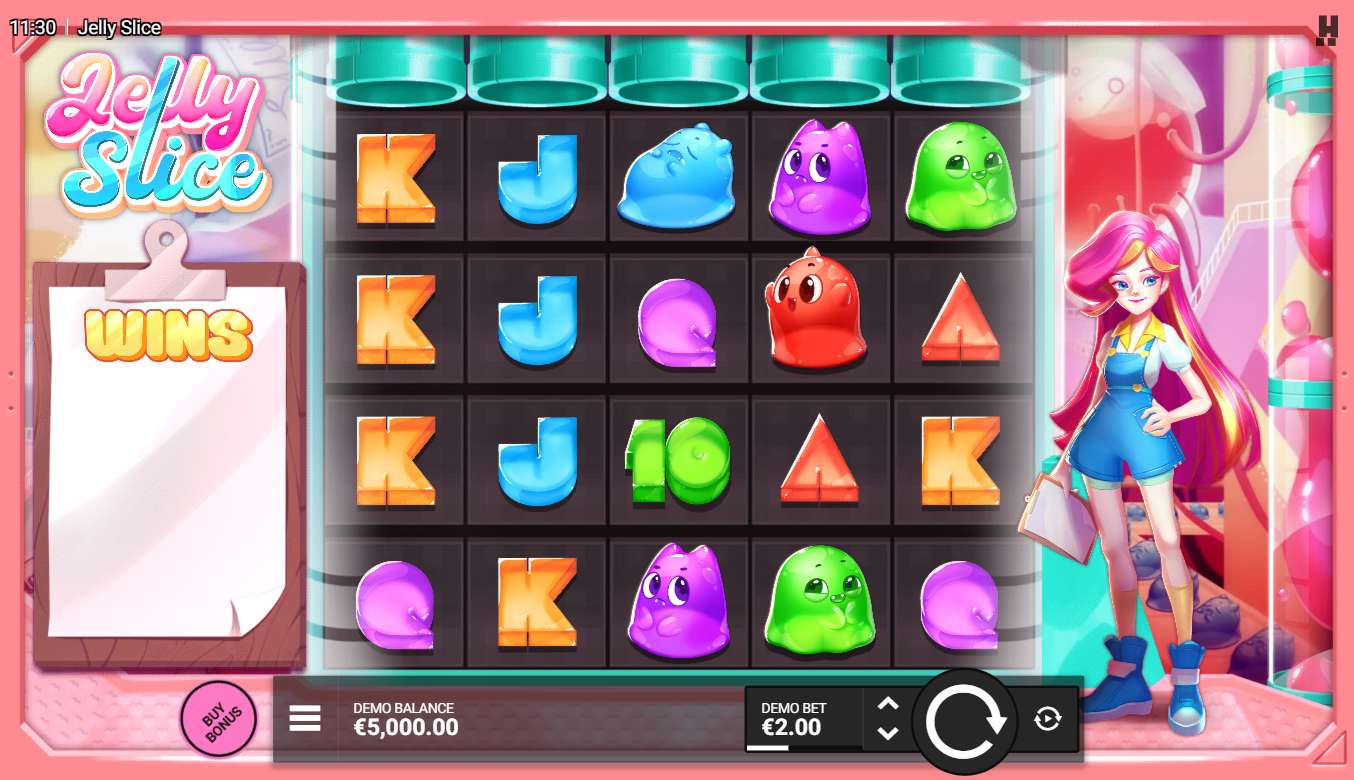Click the Hacksaw logo in the corner
The width and height of the screenshot is (1354, 780).
tap(1327, 30)
